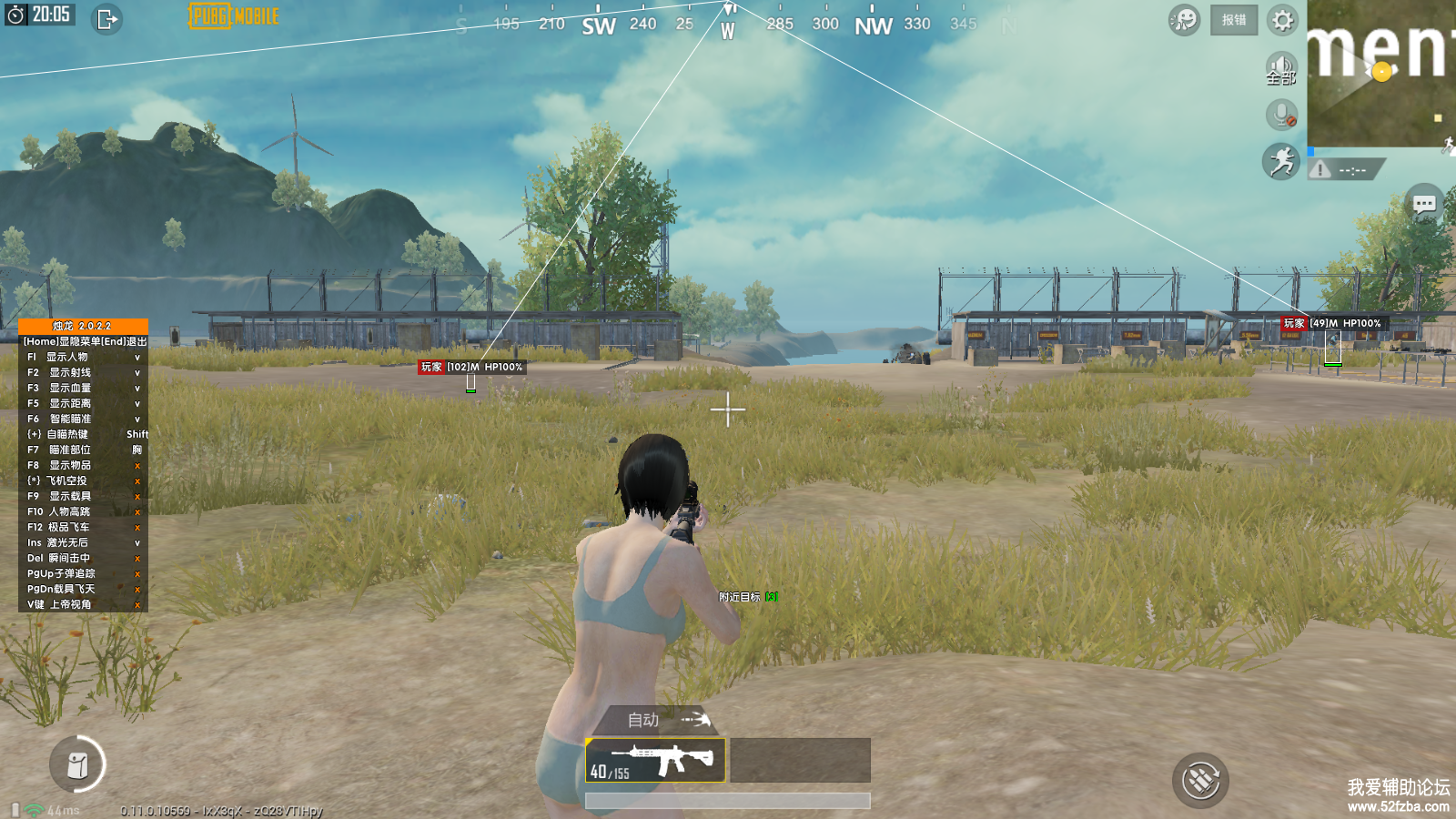Select the equipped rifle weapon slot
The image size is (1456, 819).
click(x=655, y=760)
